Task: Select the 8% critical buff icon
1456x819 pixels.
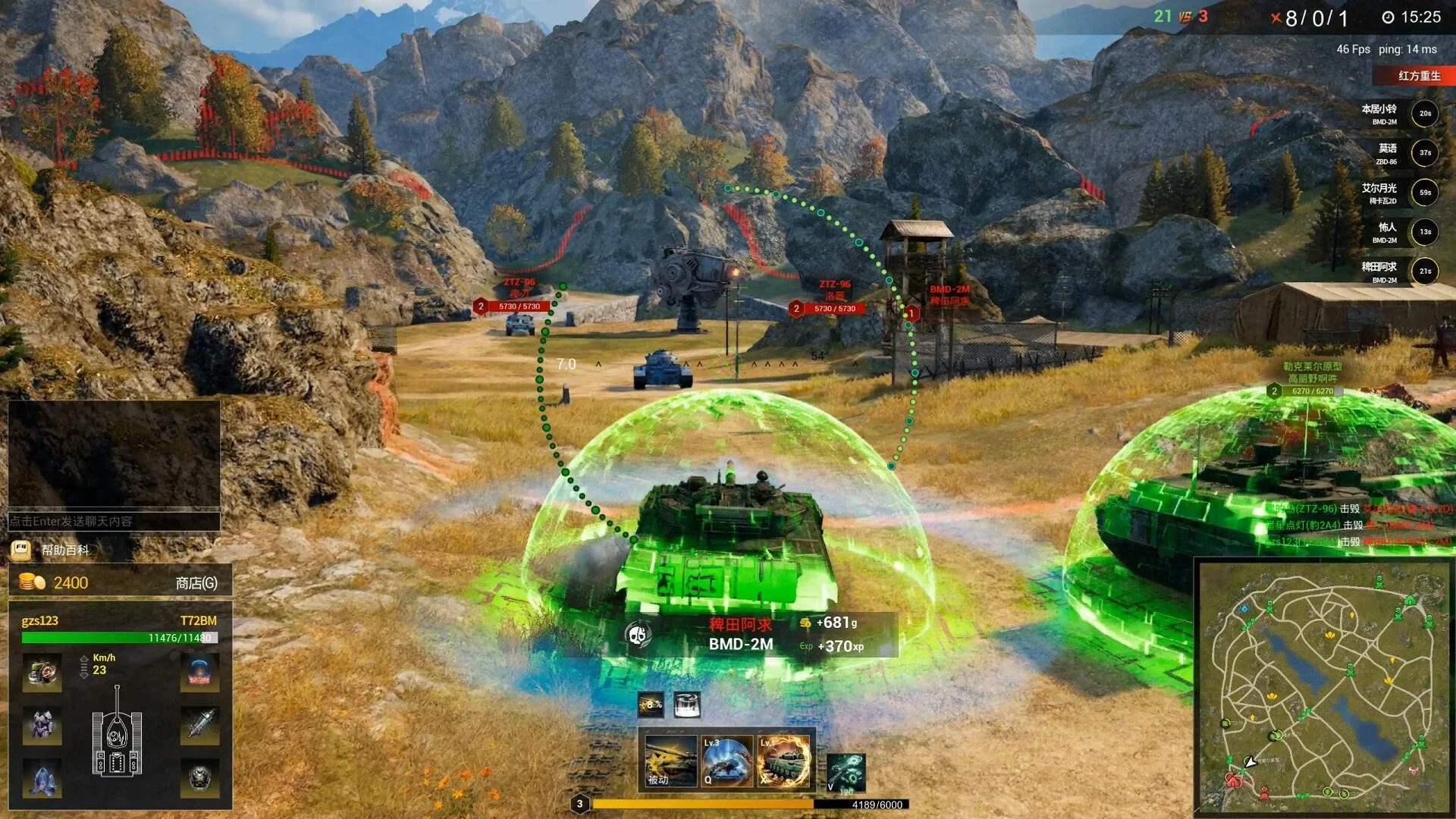Action: click(651, 704)
